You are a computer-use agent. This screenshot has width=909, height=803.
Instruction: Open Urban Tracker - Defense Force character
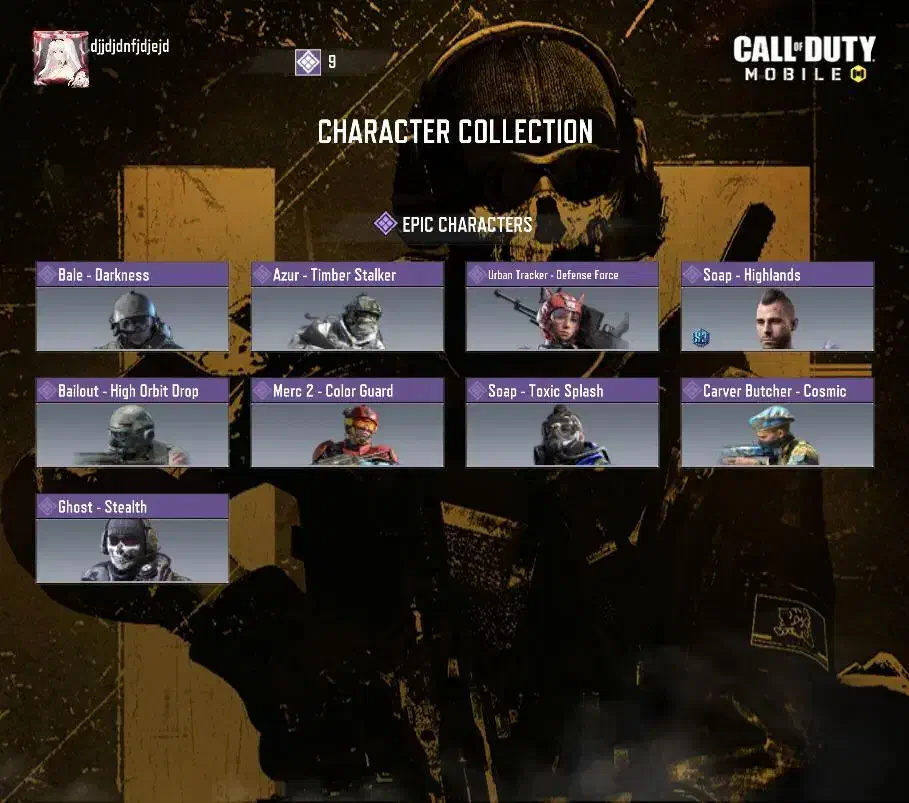(562, 307)
